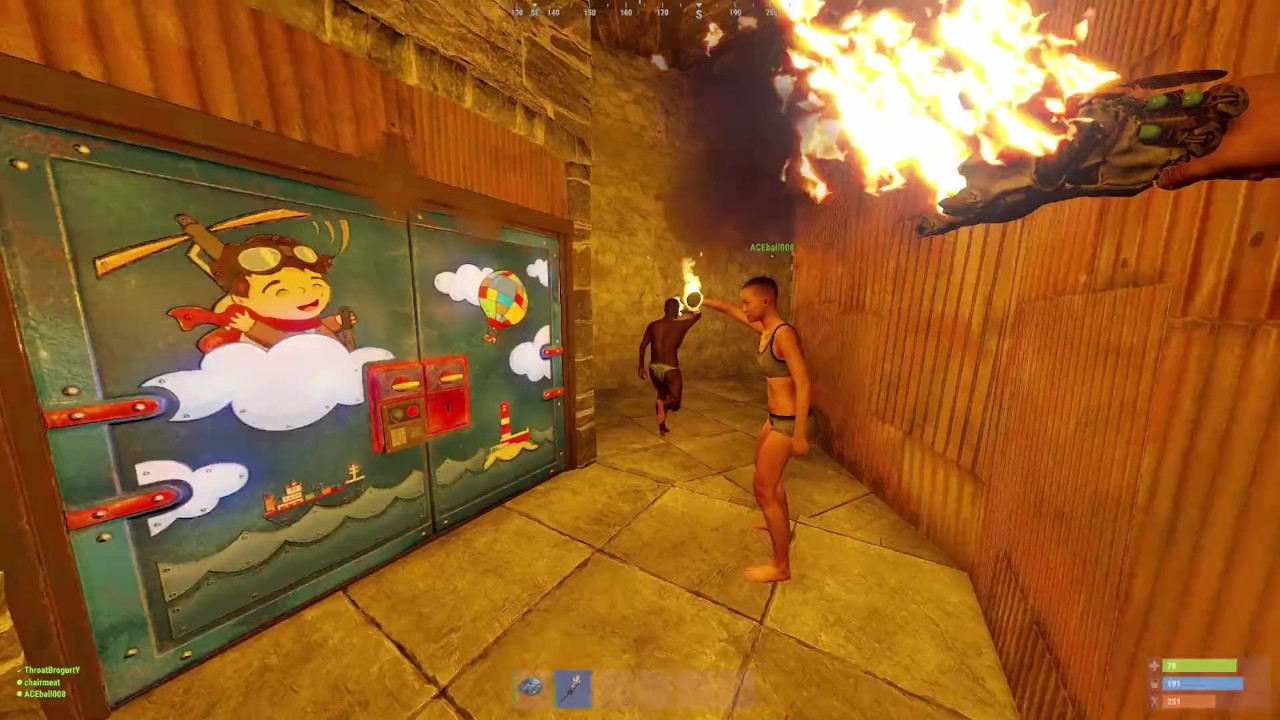This screenshot has width=1280, height=720.
Task: Click the calories food icon
Action: click(x=1154, y=703)
